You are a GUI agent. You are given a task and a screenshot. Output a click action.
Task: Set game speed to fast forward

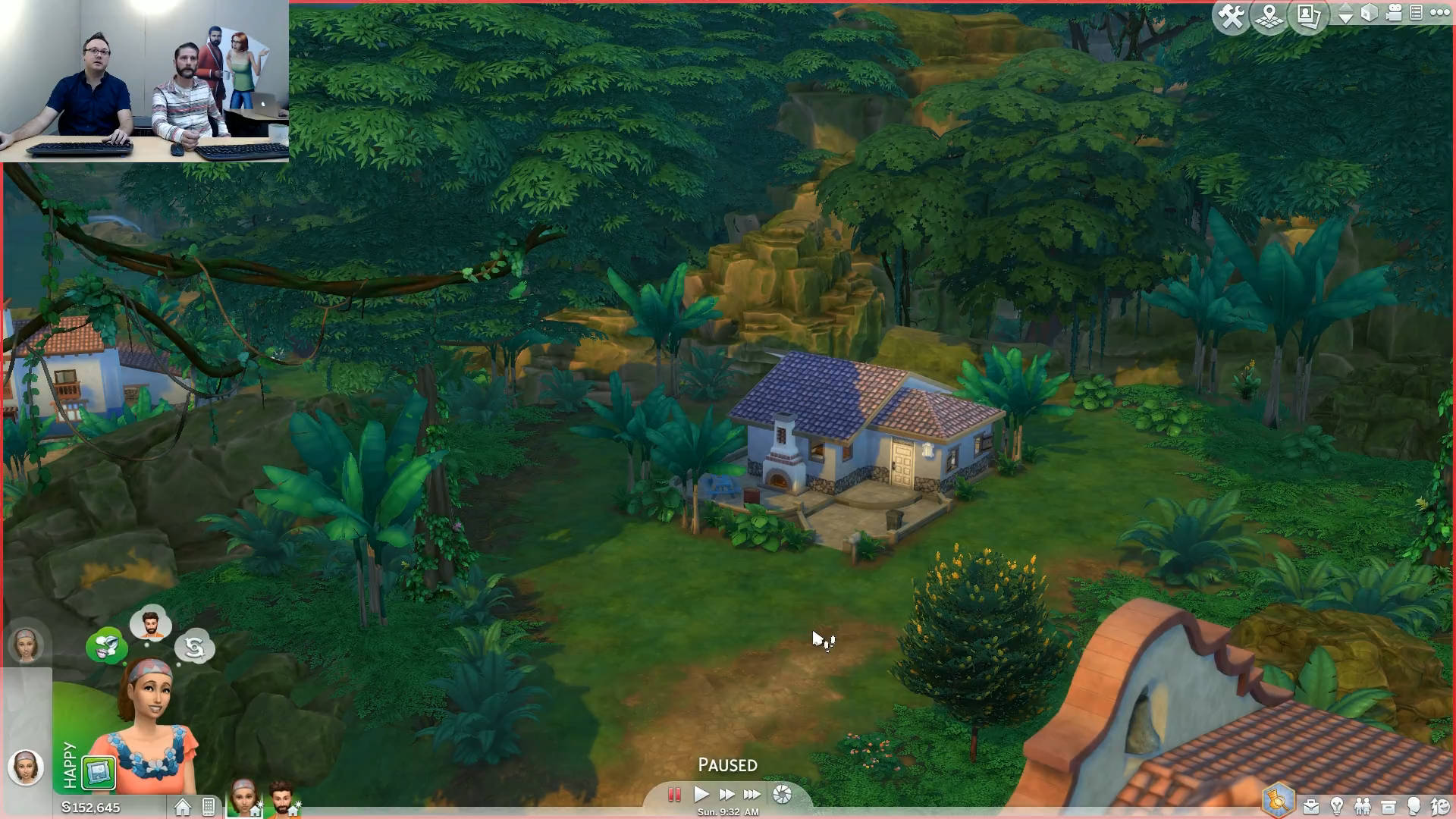726,795
